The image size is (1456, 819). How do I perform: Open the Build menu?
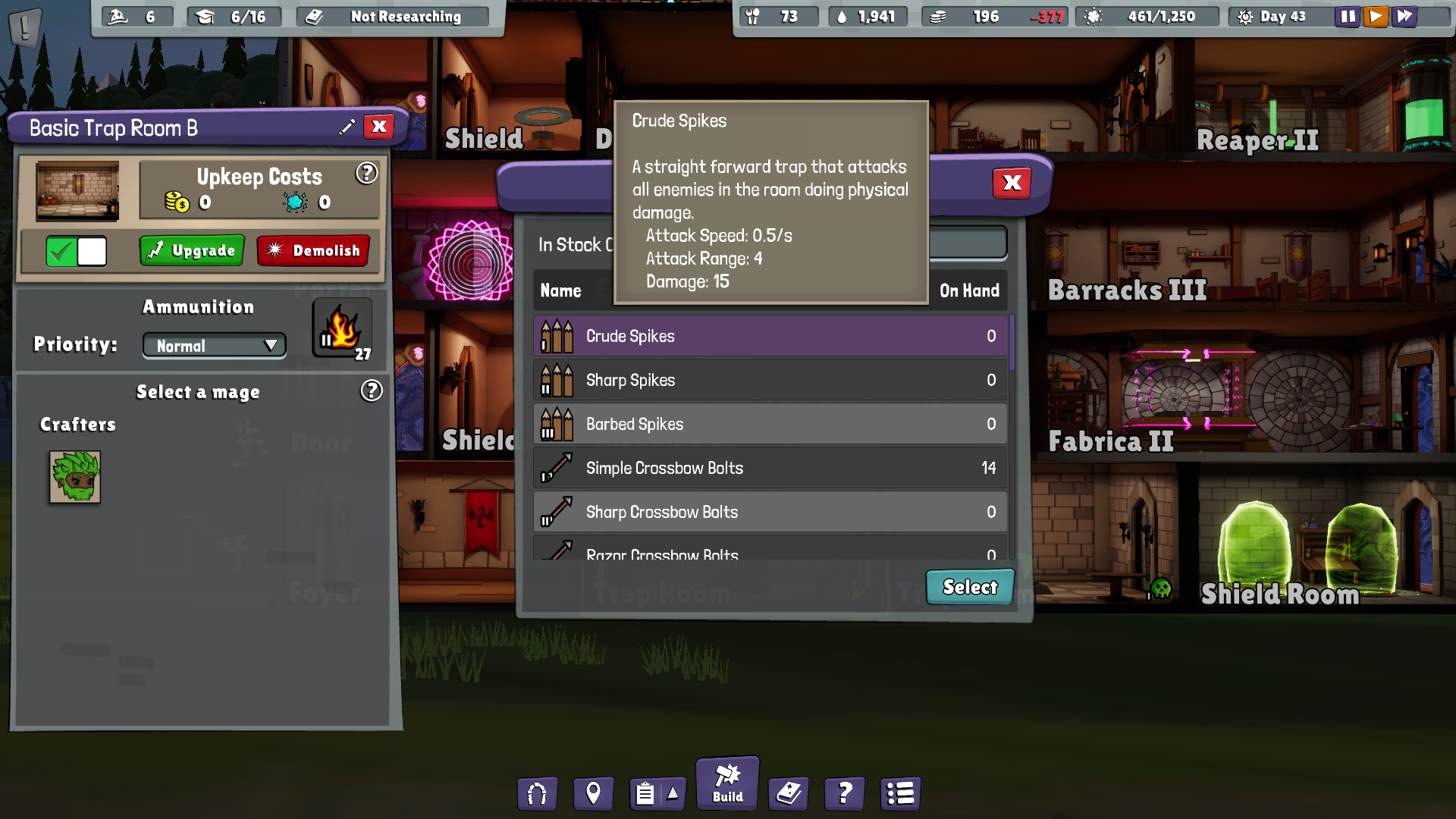click(x=726, y=783)
